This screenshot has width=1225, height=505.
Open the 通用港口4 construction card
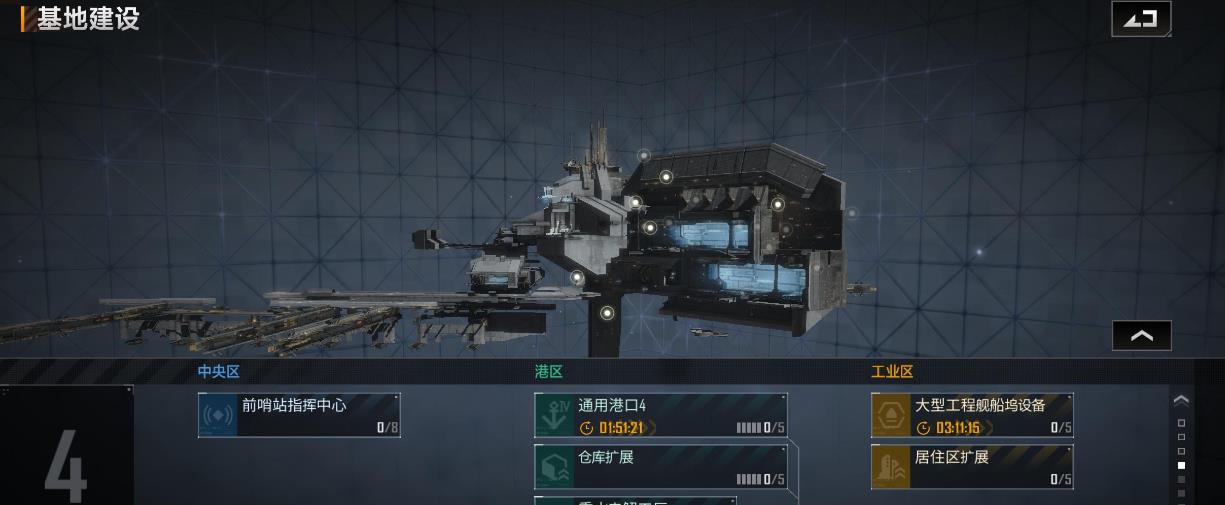tap(660, 415)
